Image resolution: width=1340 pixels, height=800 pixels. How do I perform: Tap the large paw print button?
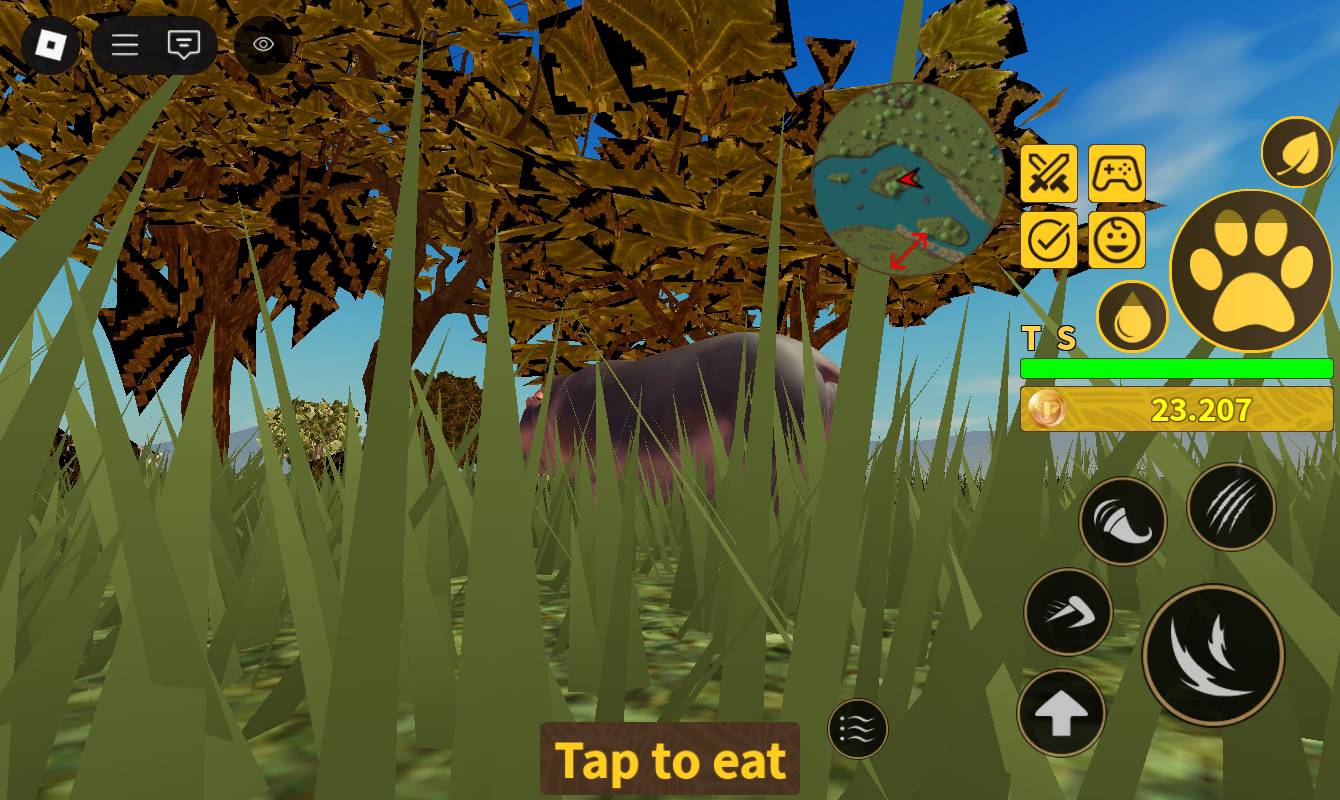[1250, 270]
